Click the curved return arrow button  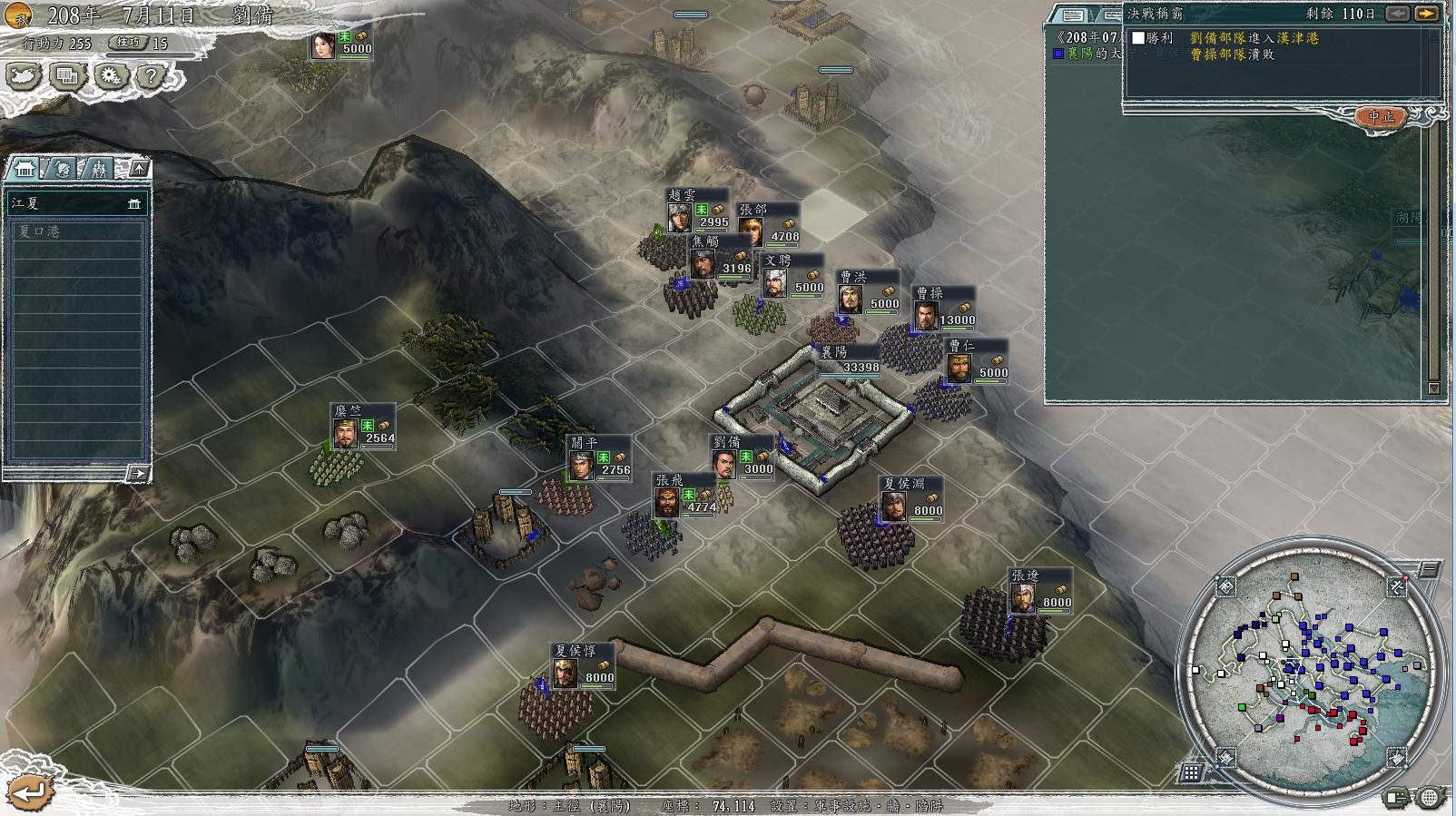tap(30, 791)
